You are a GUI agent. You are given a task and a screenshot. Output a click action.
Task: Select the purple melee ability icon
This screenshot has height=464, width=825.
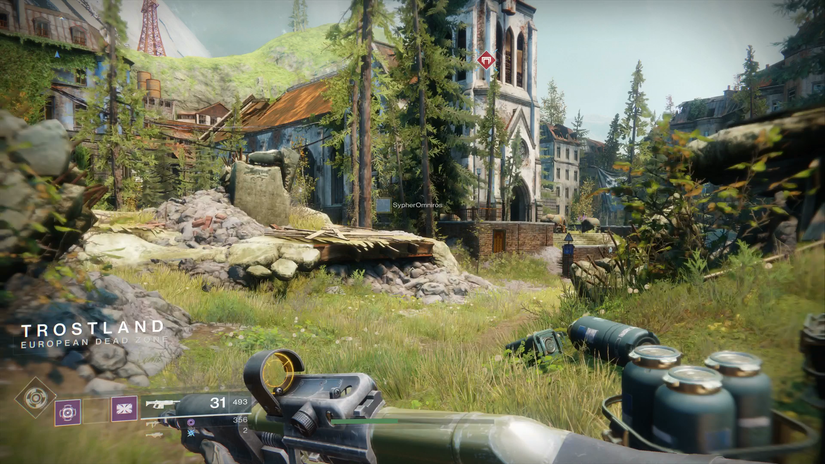point(124,408)
